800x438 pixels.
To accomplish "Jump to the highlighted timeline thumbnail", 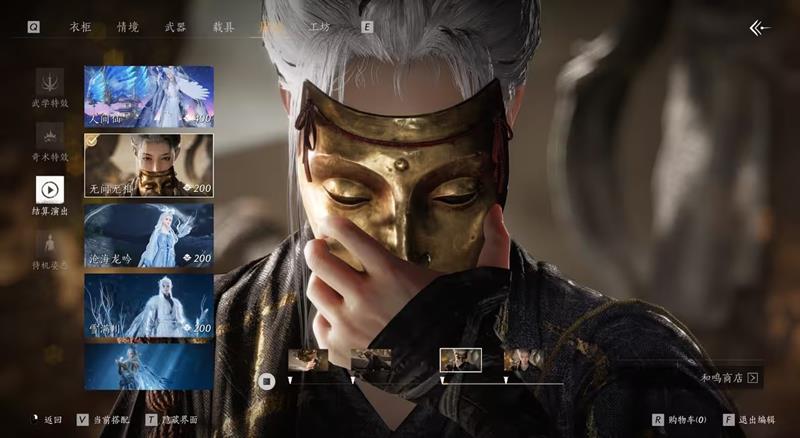I will [x=460, y=360].
